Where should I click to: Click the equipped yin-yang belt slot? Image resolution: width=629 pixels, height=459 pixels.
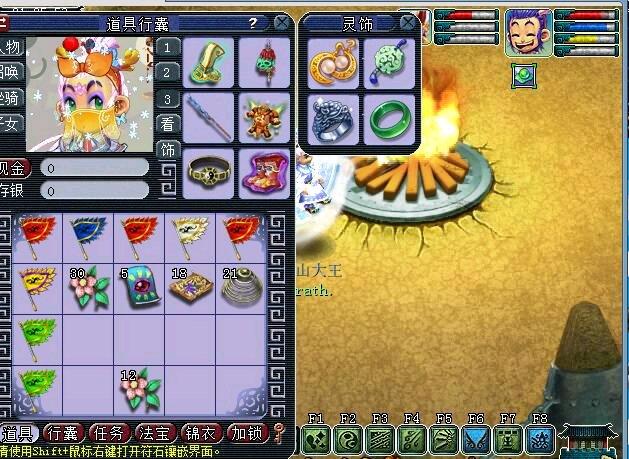point(208,172)
